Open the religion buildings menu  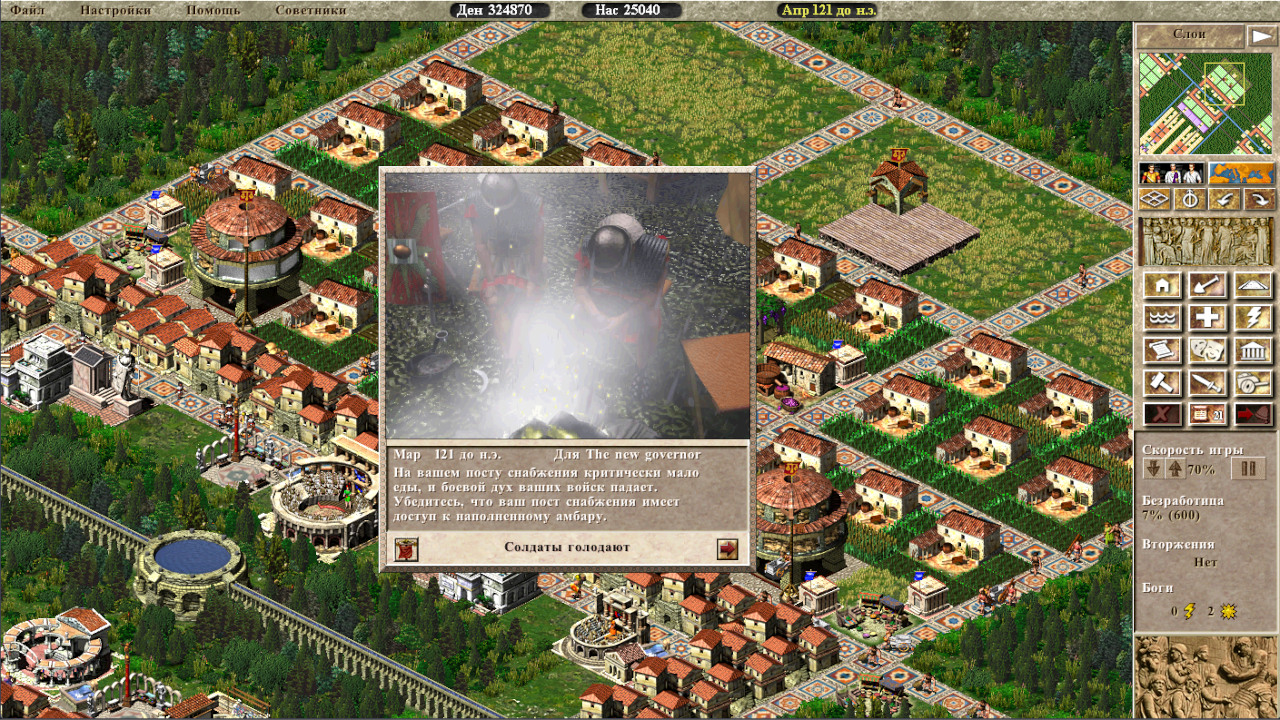[1253, 318]
